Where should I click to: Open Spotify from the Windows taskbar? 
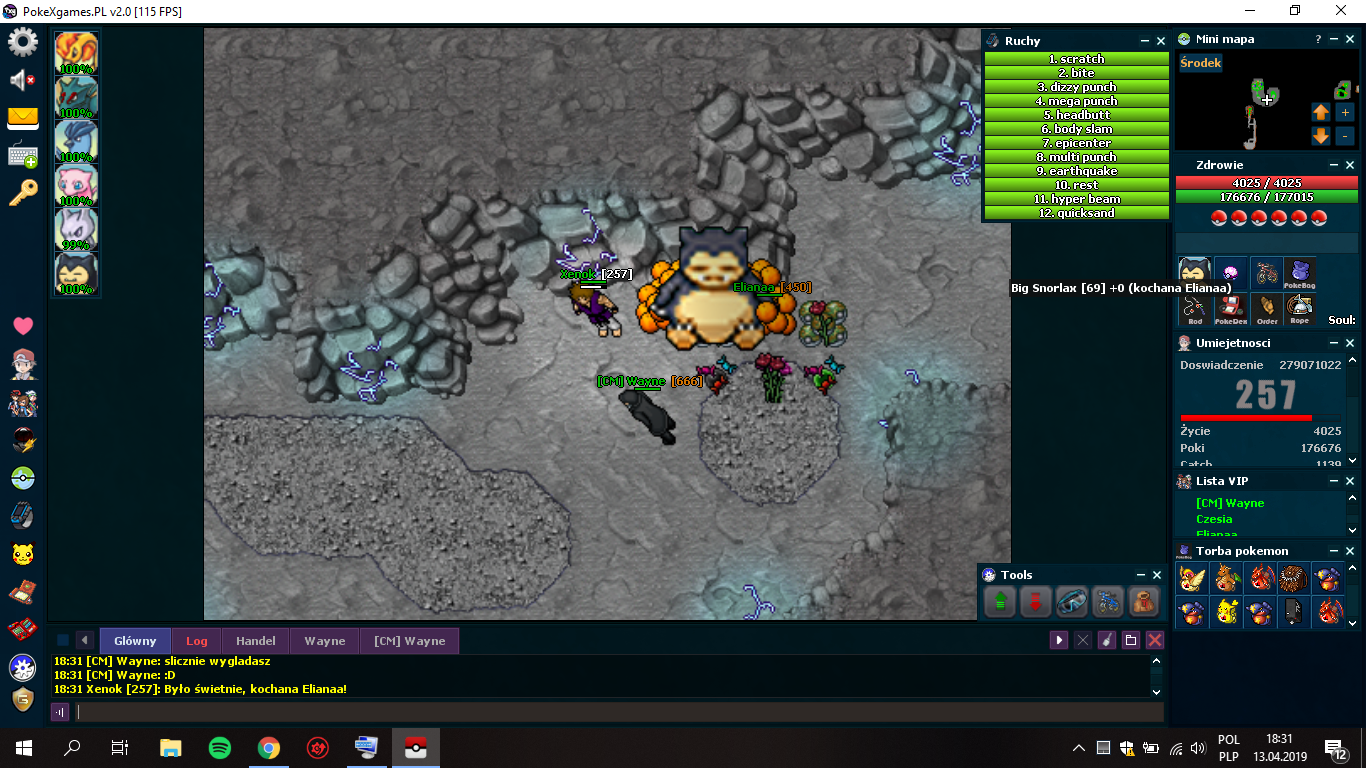[x=220, y=747]
